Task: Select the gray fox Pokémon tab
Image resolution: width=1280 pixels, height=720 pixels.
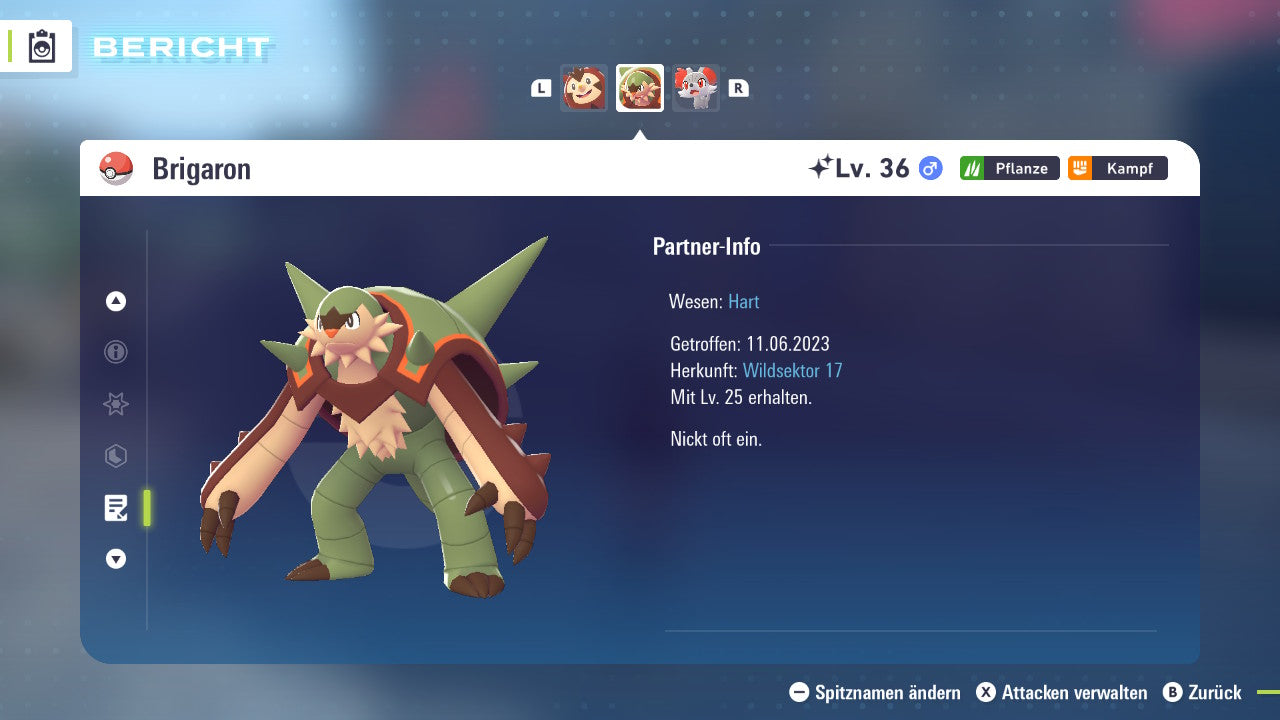Action: point(695,88)
